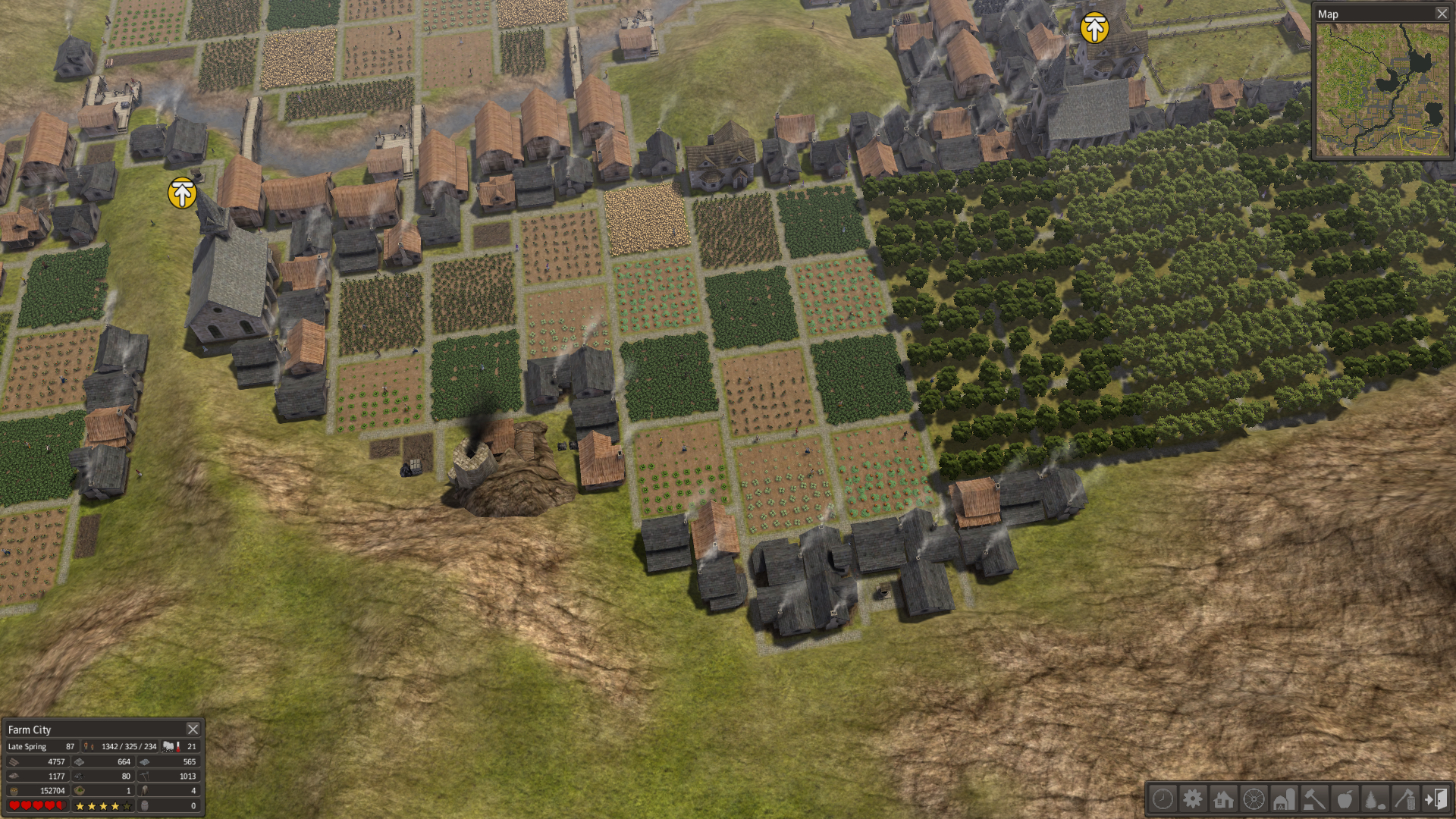
Task: Click on the minimap terrain view
Action: pyautogui.click(x=1382, y=89)
